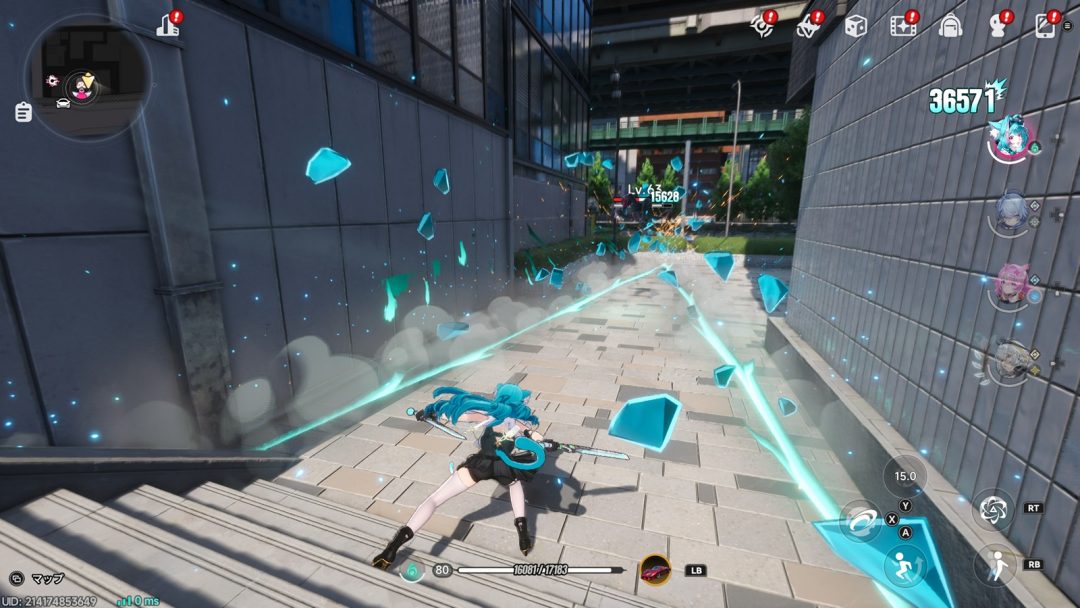Switch to the blonde-haired party member
This screenshot has width=1080, height=608.
pyautogui.click(x=1011, y=362)
